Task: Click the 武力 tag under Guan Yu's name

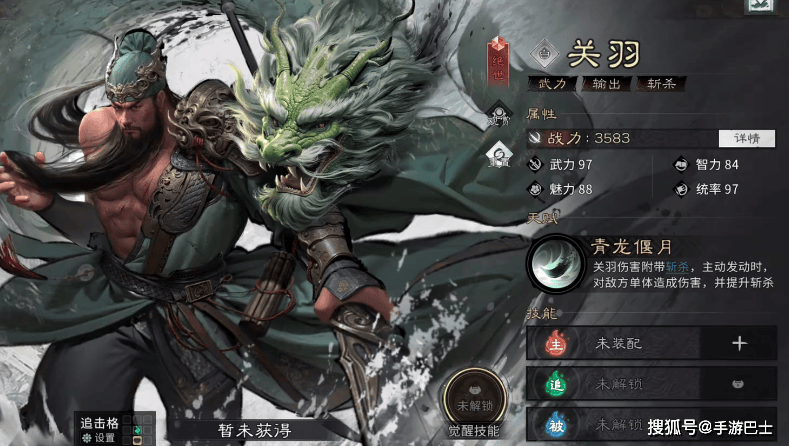Action: pyautogui.click(x=553, y=84)
